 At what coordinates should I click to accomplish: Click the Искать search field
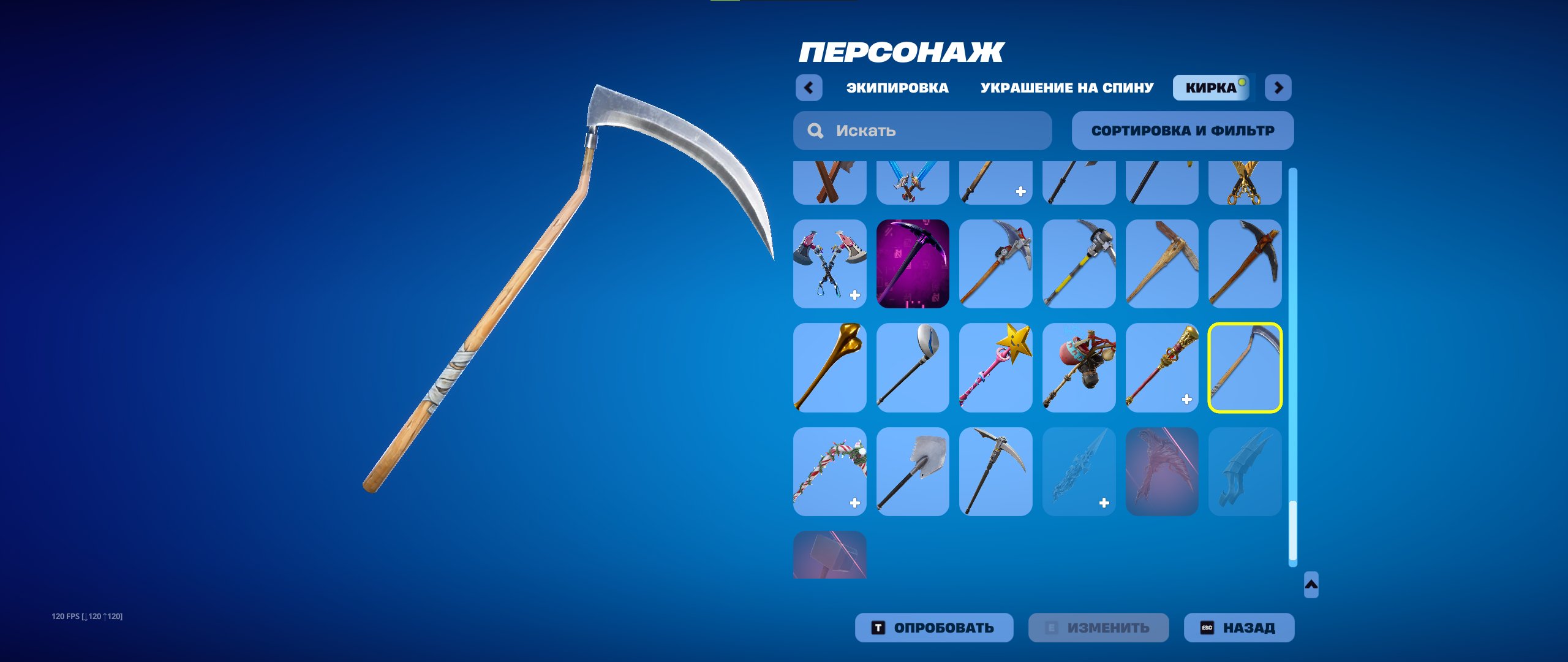pos(922,130)
